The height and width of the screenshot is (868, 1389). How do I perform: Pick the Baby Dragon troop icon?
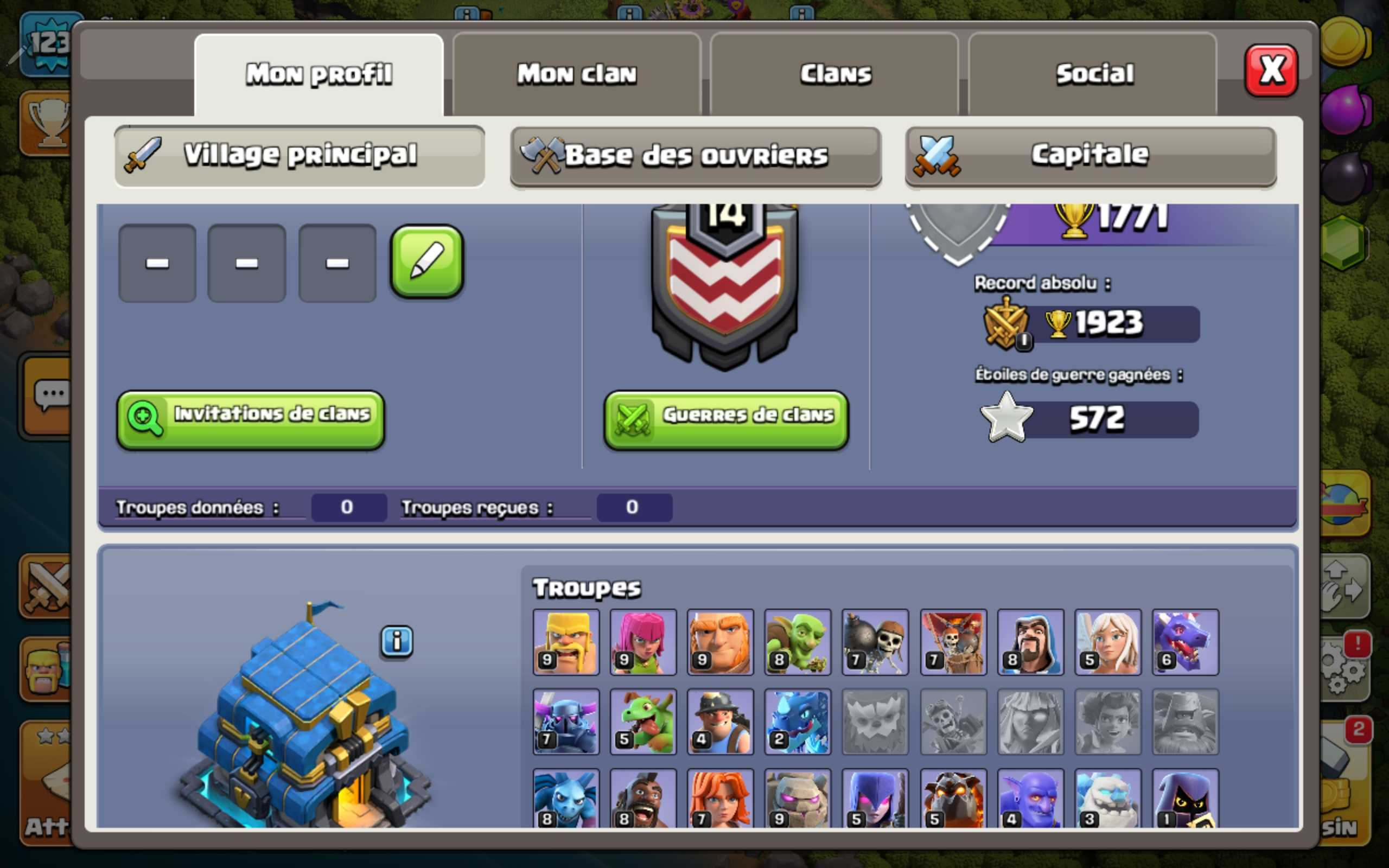coord(643,722)
